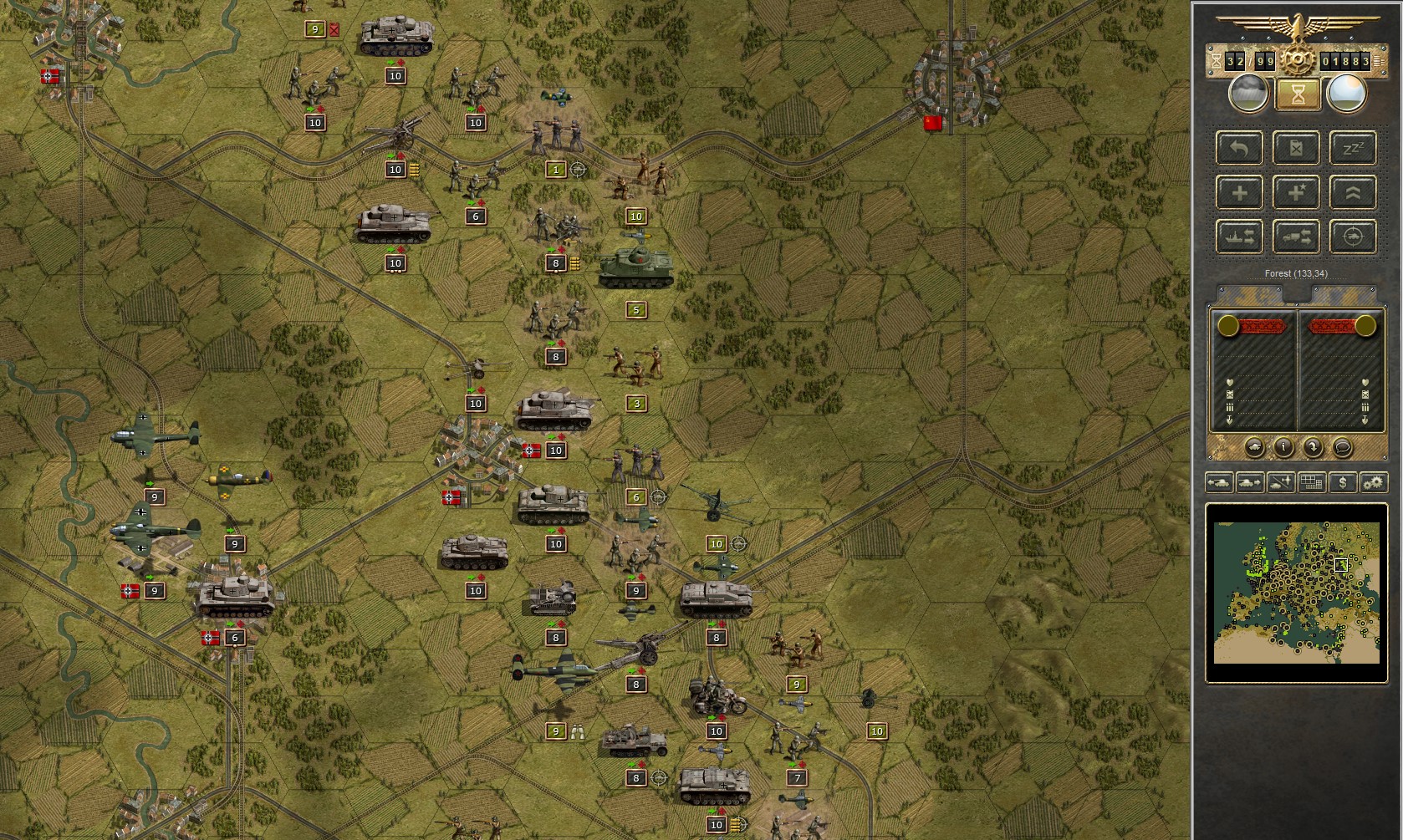Screen dimensions: 1403x840
Task: Select the Undo move icon
Action: 1240,148
